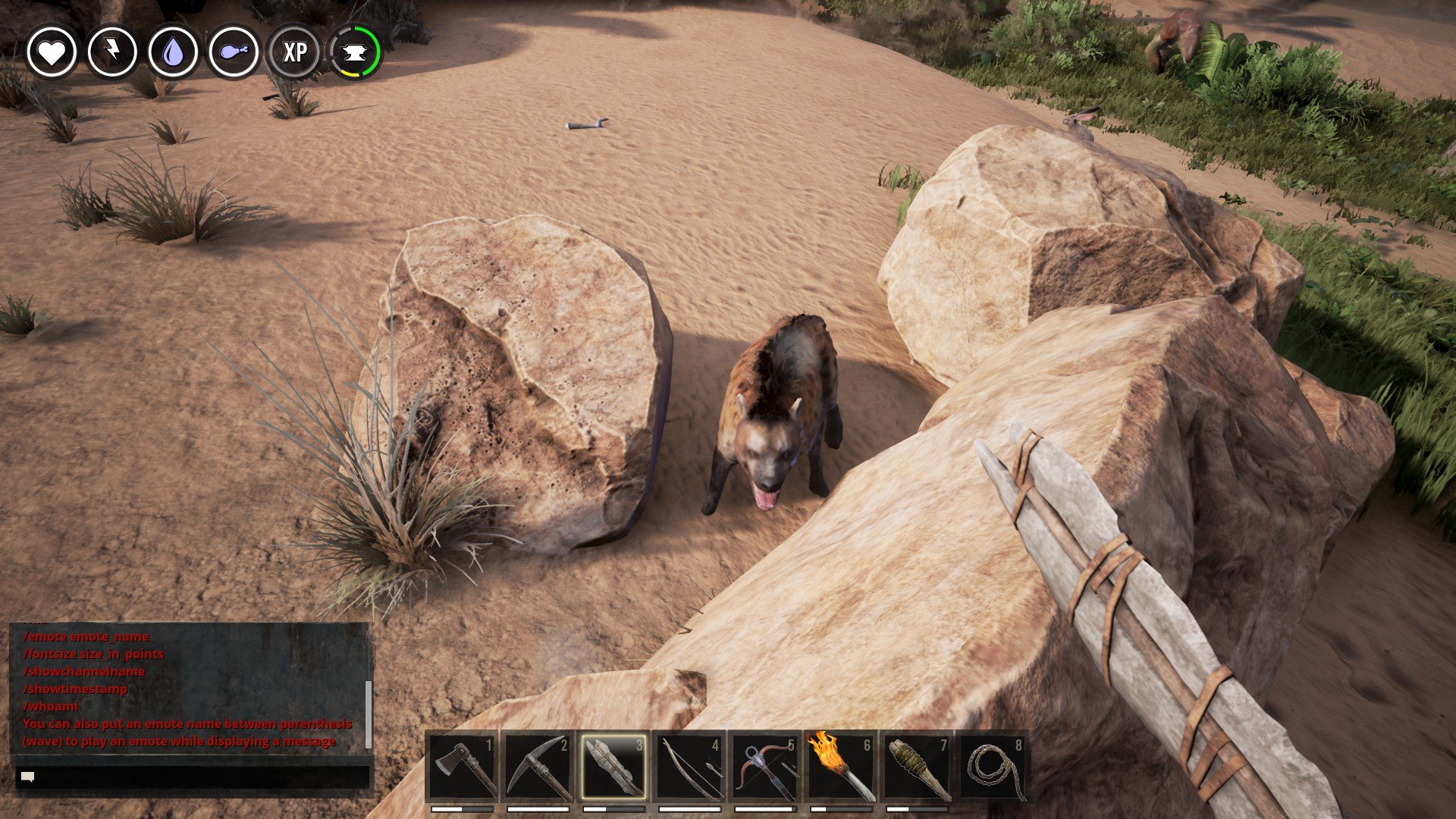Click the meat drumstick hunger icon

click(x=234, y=52)
